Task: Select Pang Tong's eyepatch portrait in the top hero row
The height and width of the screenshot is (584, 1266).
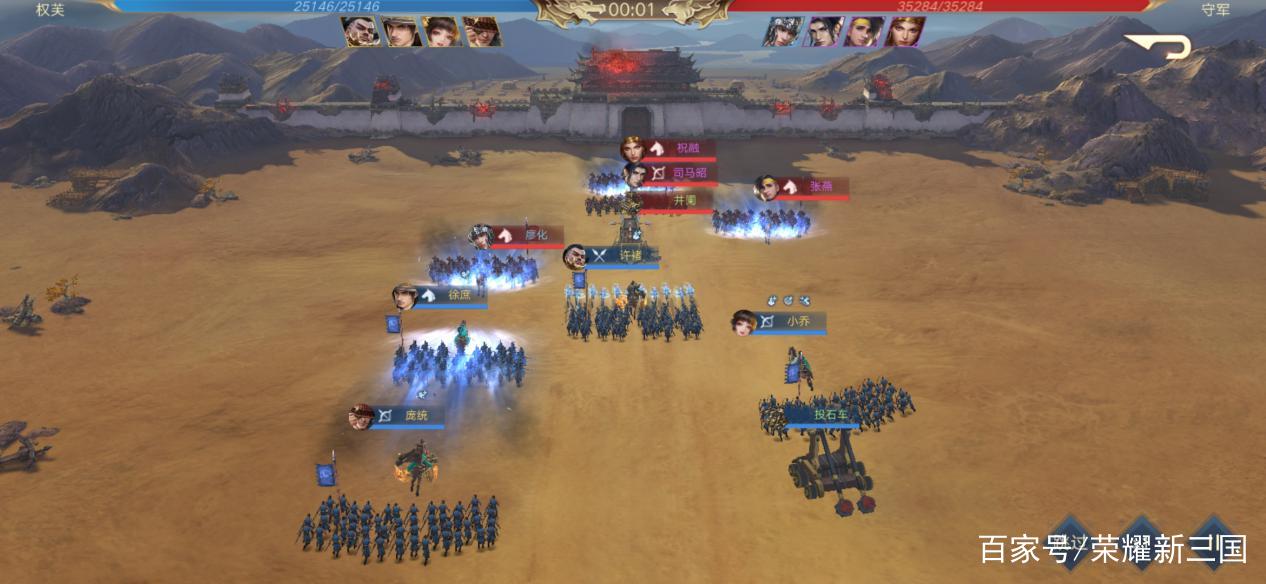Action: pos(482,32)
